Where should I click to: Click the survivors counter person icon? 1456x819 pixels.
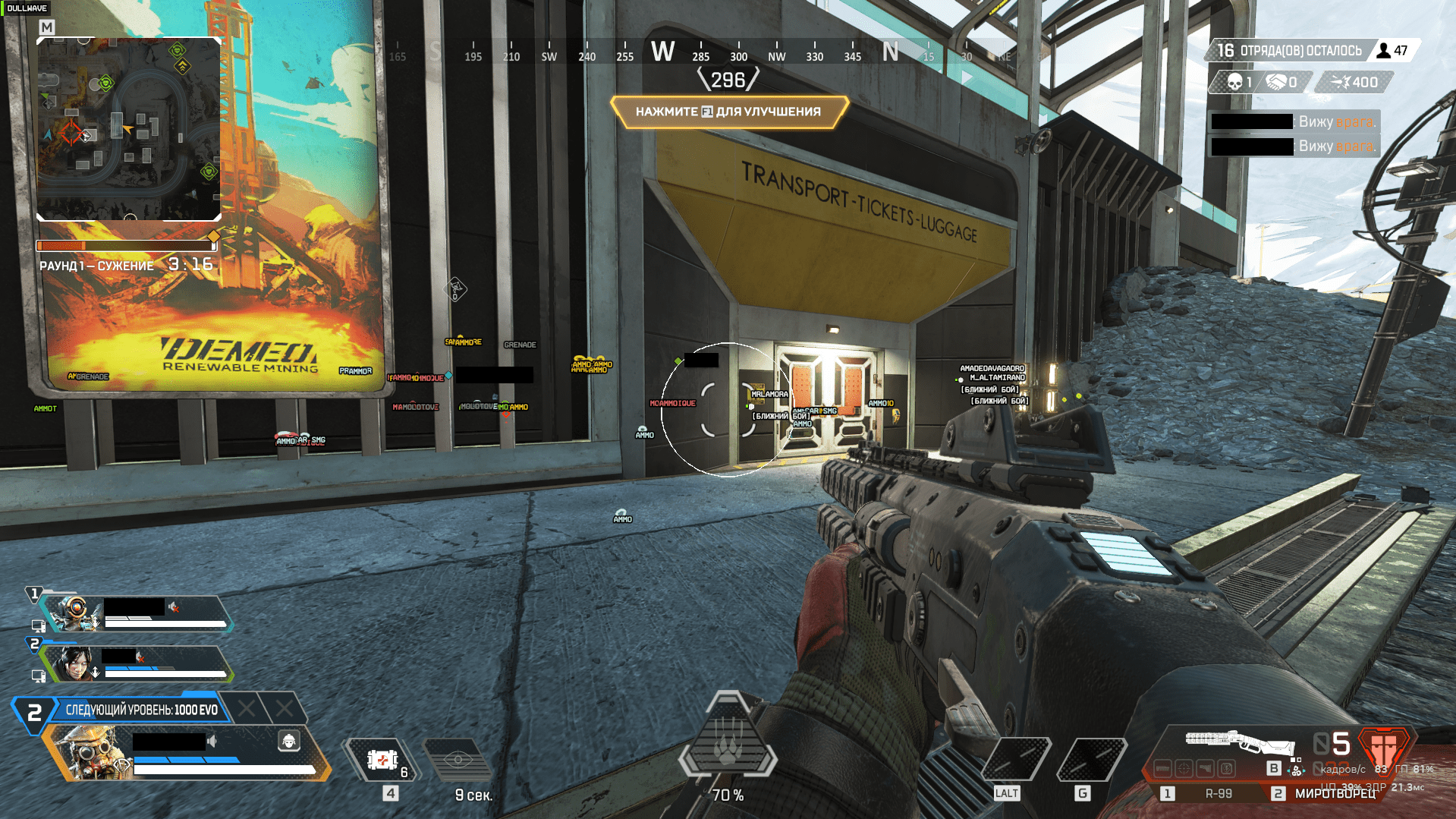tap(1384, 51)
